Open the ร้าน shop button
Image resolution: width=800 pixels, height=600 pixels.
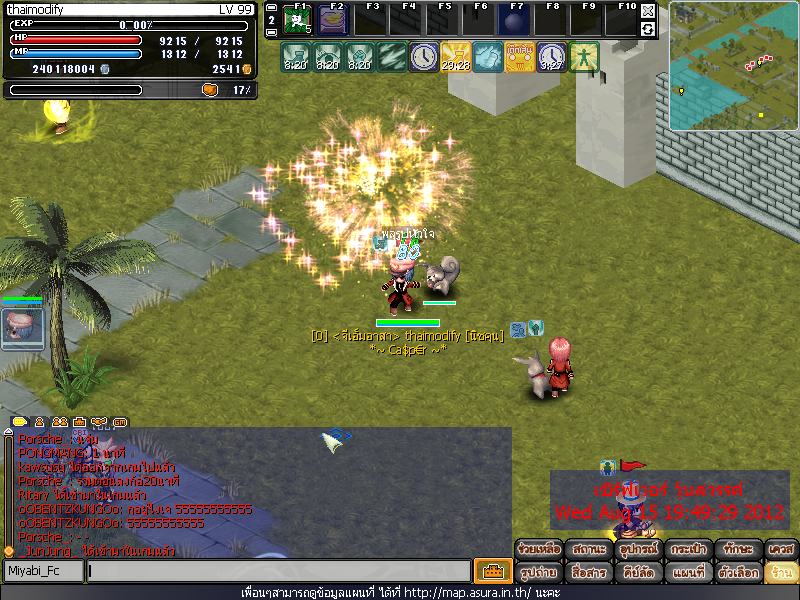tap(781, 573)
